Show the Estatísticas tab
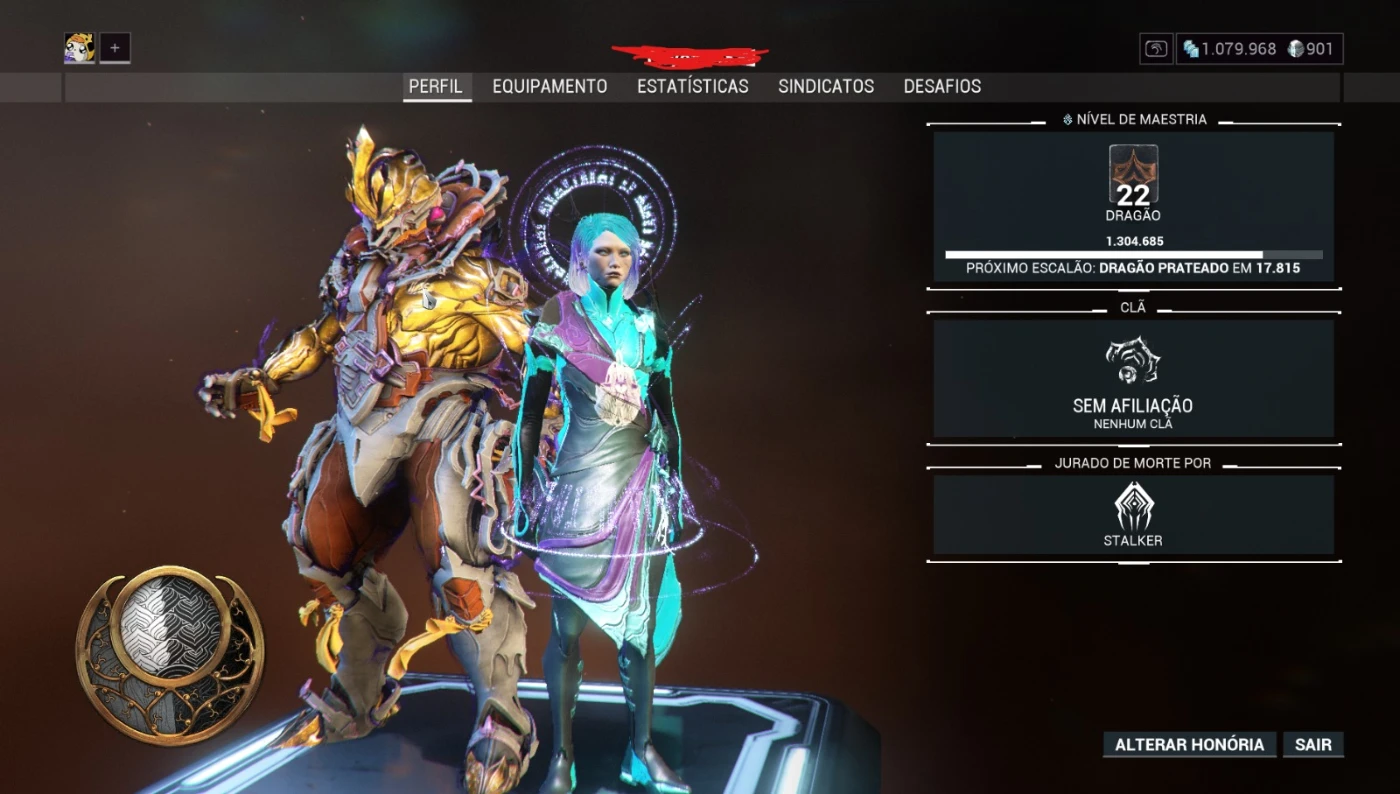1400x794 pixels. click(692, 87)
